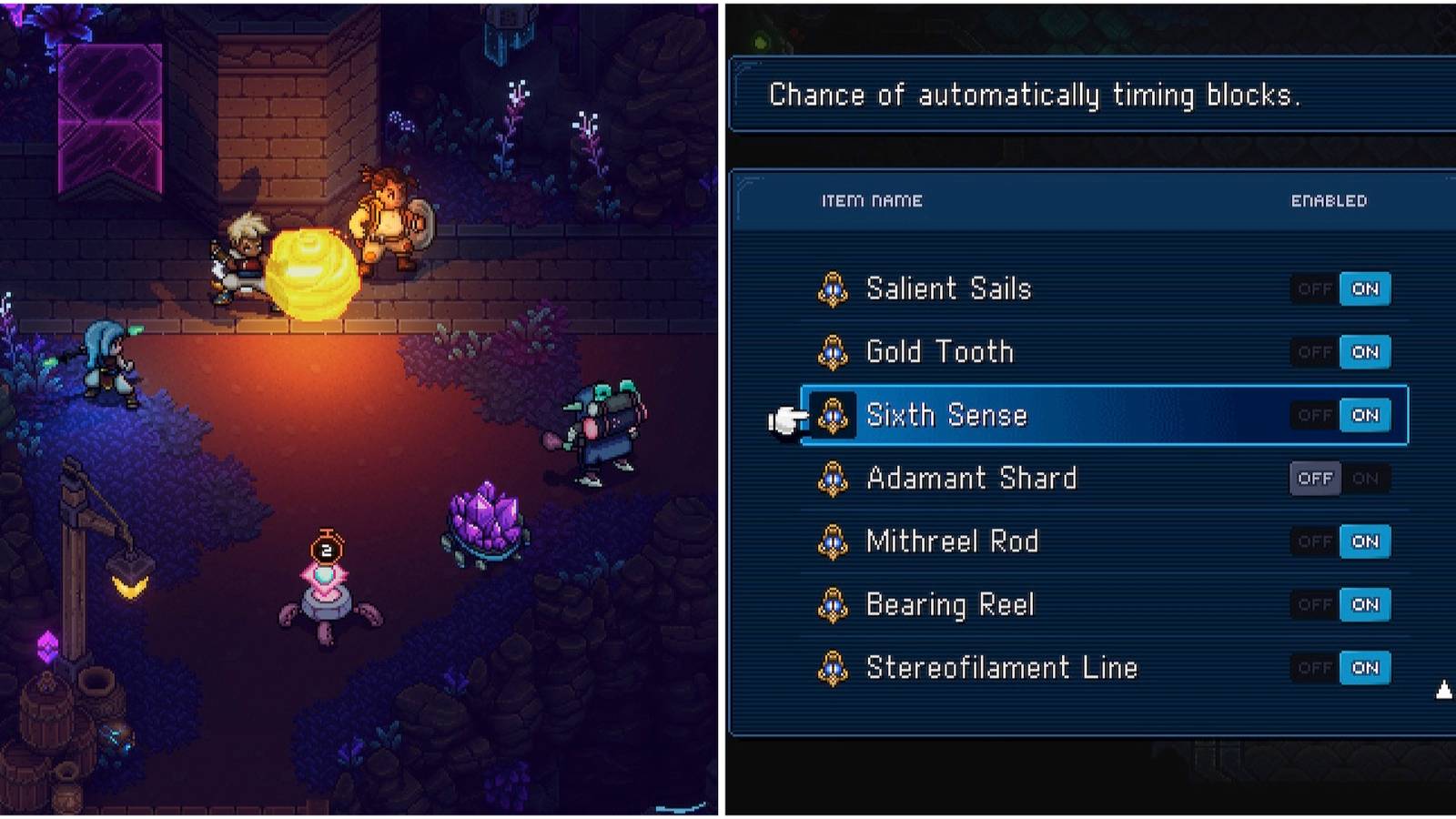Disable the Mithreel Rod relic
This screenshot has width=1456, height=819.
1314,541
